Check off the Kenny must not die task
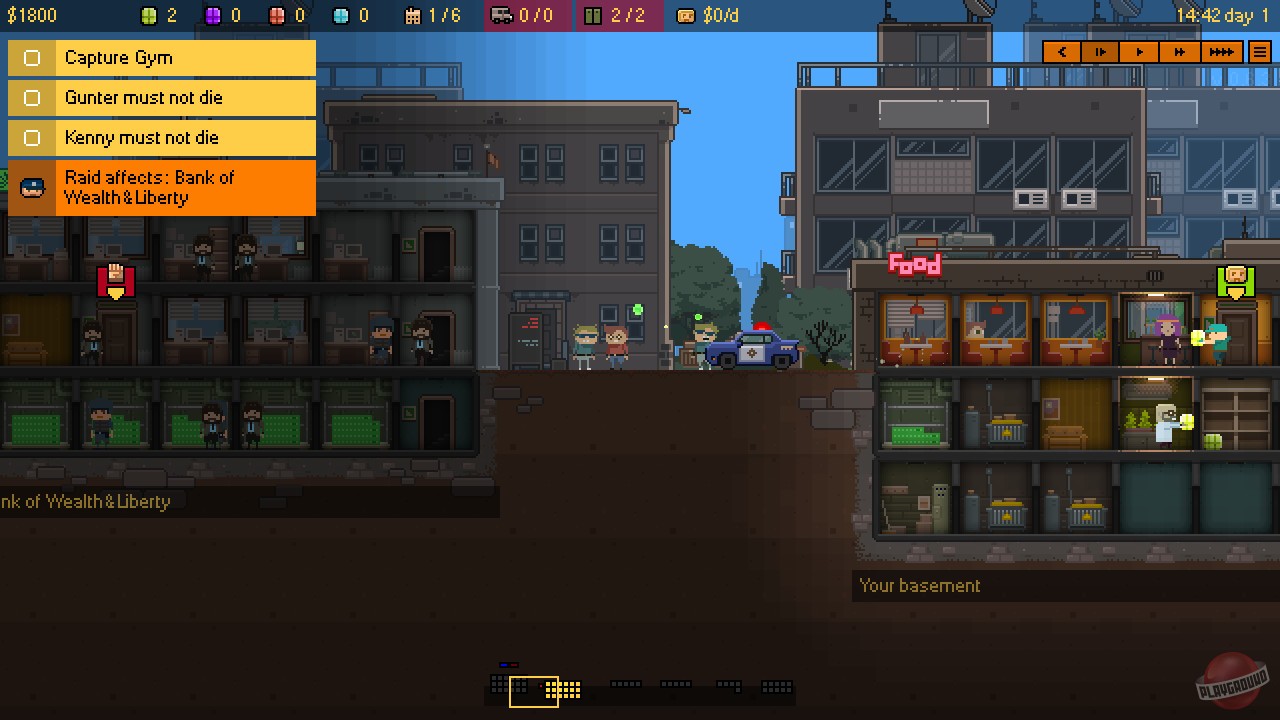Viewport: 1280px width, 720px height. pos(30,138)
